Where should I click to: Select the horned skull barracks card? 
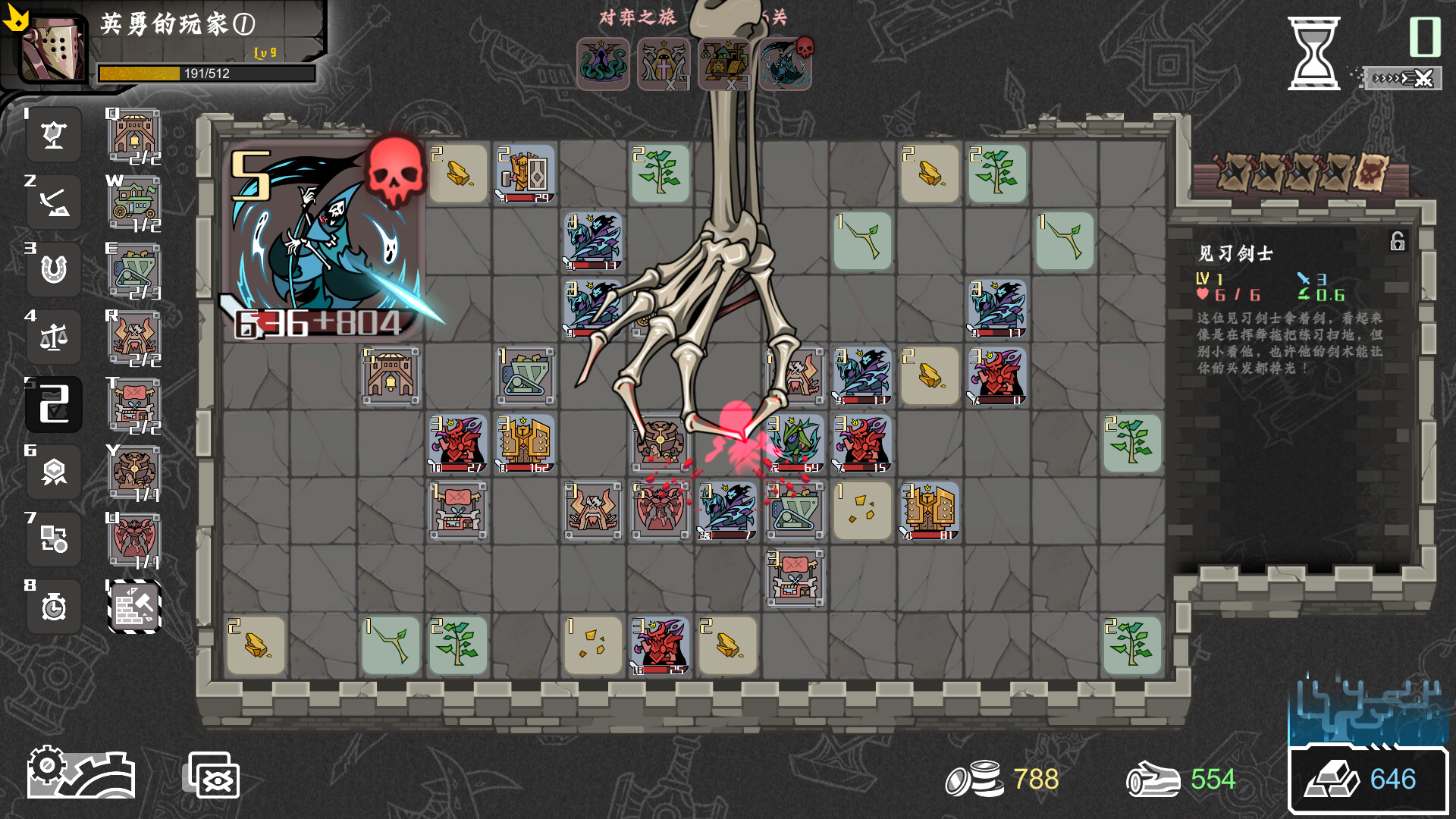(x=134, y=337)
